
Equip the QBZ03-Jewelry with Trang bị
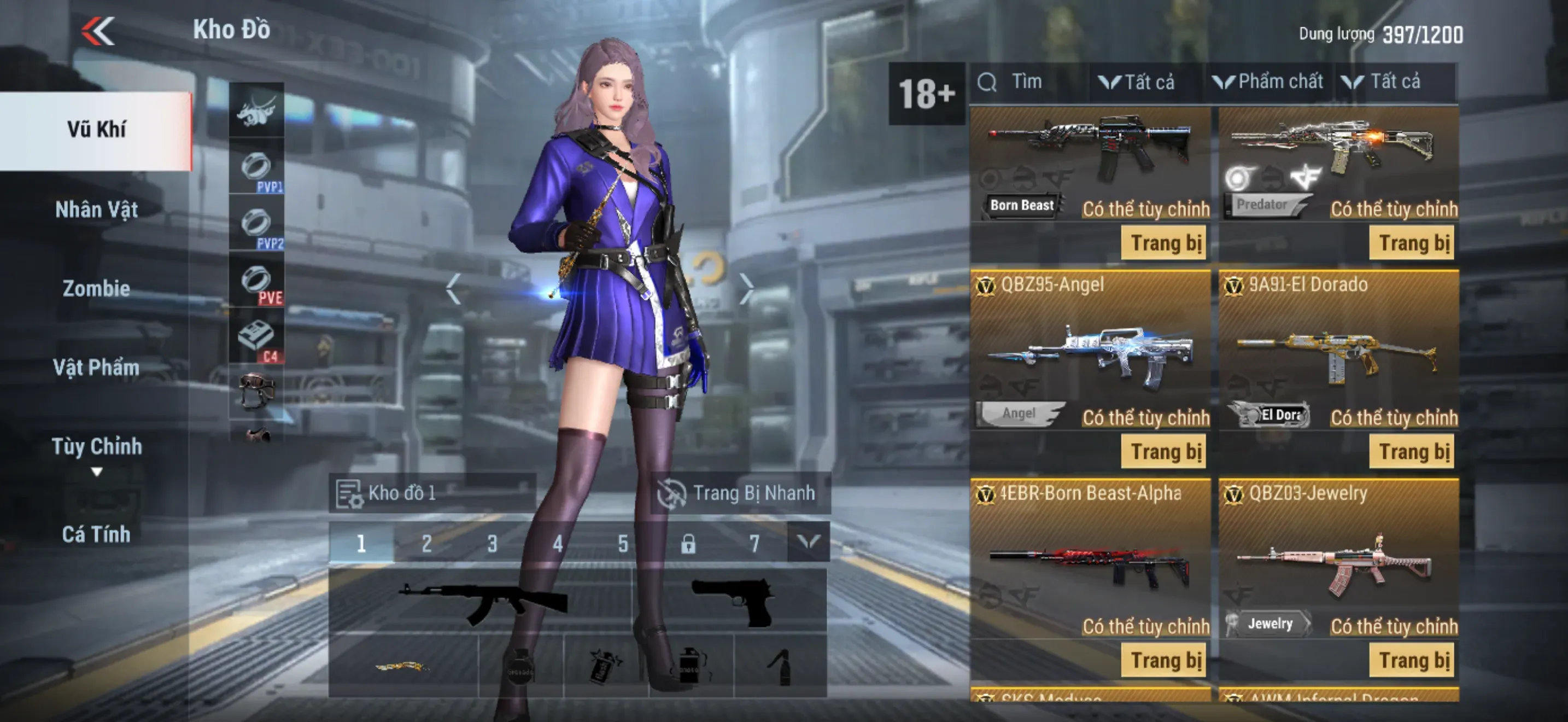pos(1413,661)
